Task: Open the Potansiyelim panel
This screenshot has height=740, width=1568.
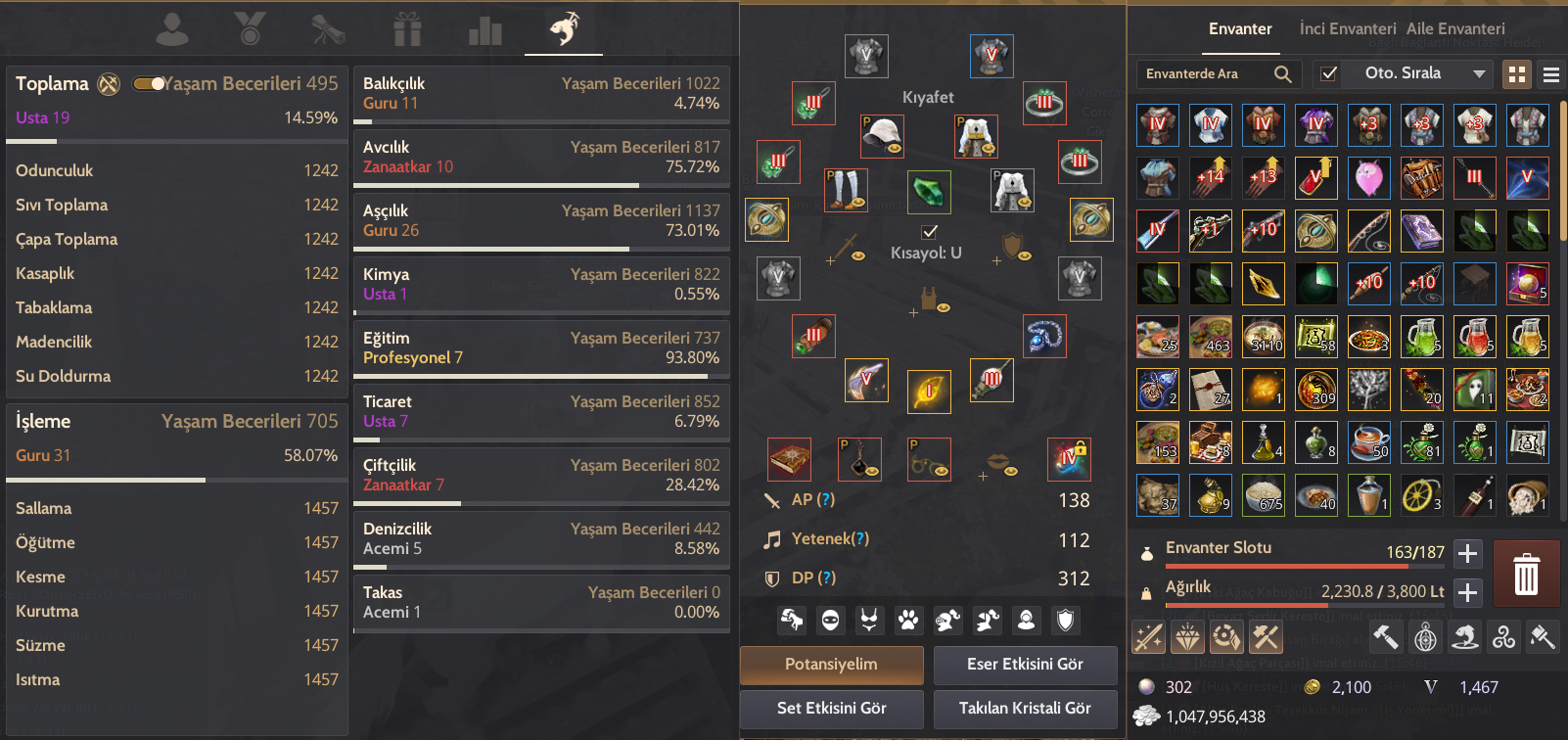Action: pyautogui.click(x=831, y=665)
